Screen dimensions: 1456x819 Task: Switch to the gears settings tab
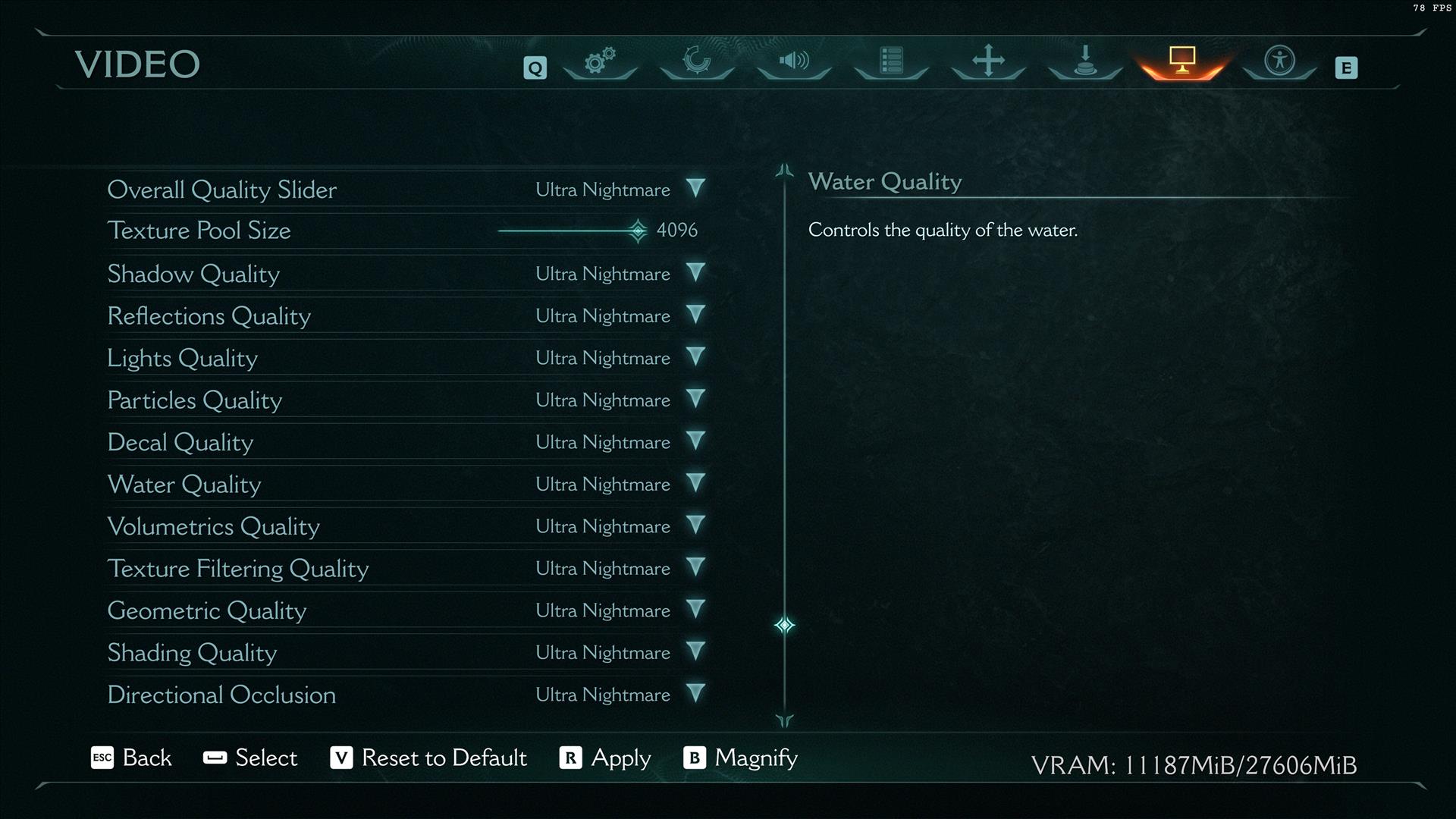[599, 61]
